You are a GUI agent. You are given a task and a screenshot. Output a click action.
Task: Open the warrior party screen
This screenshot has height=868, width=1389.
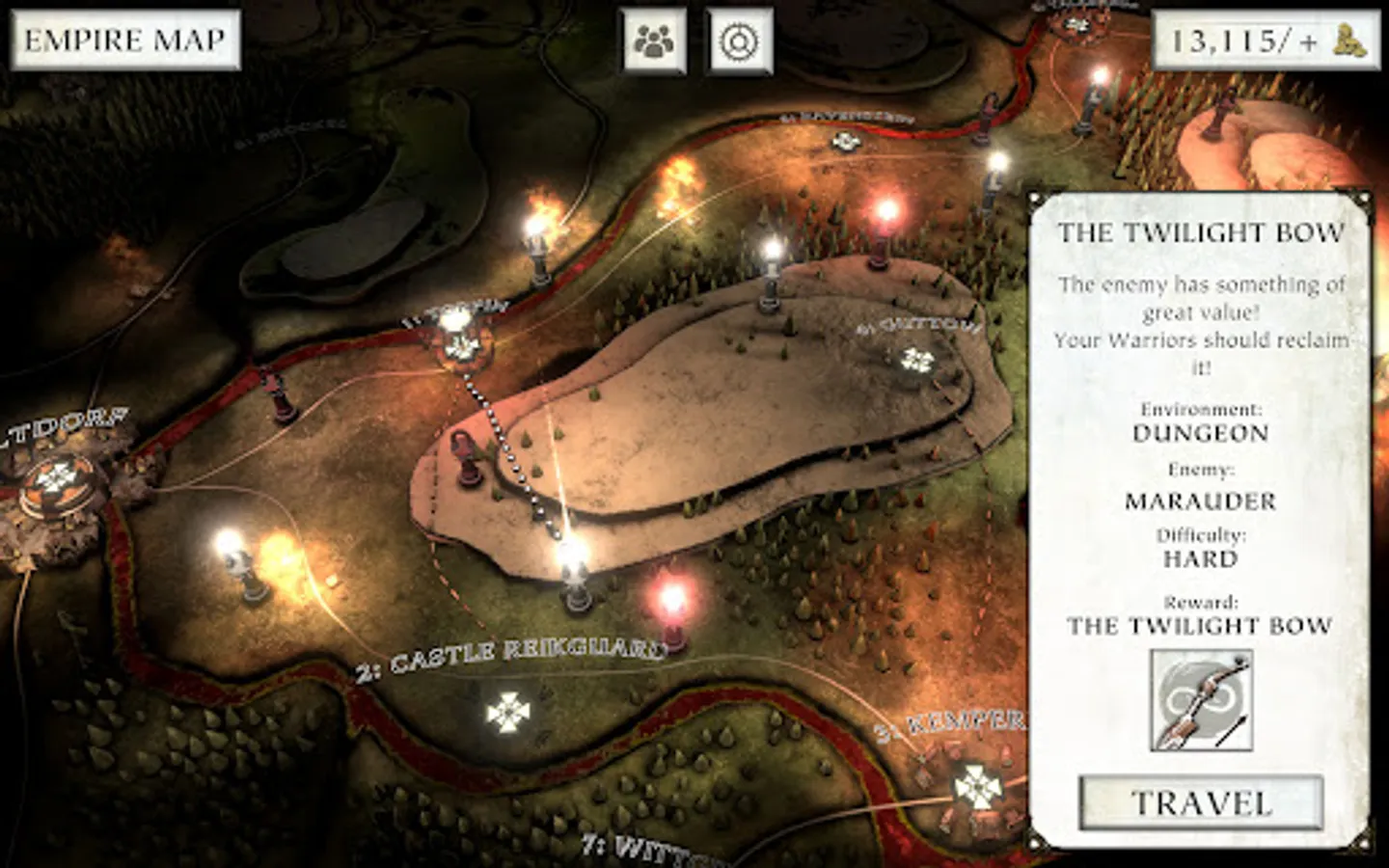tap(654, 41)
